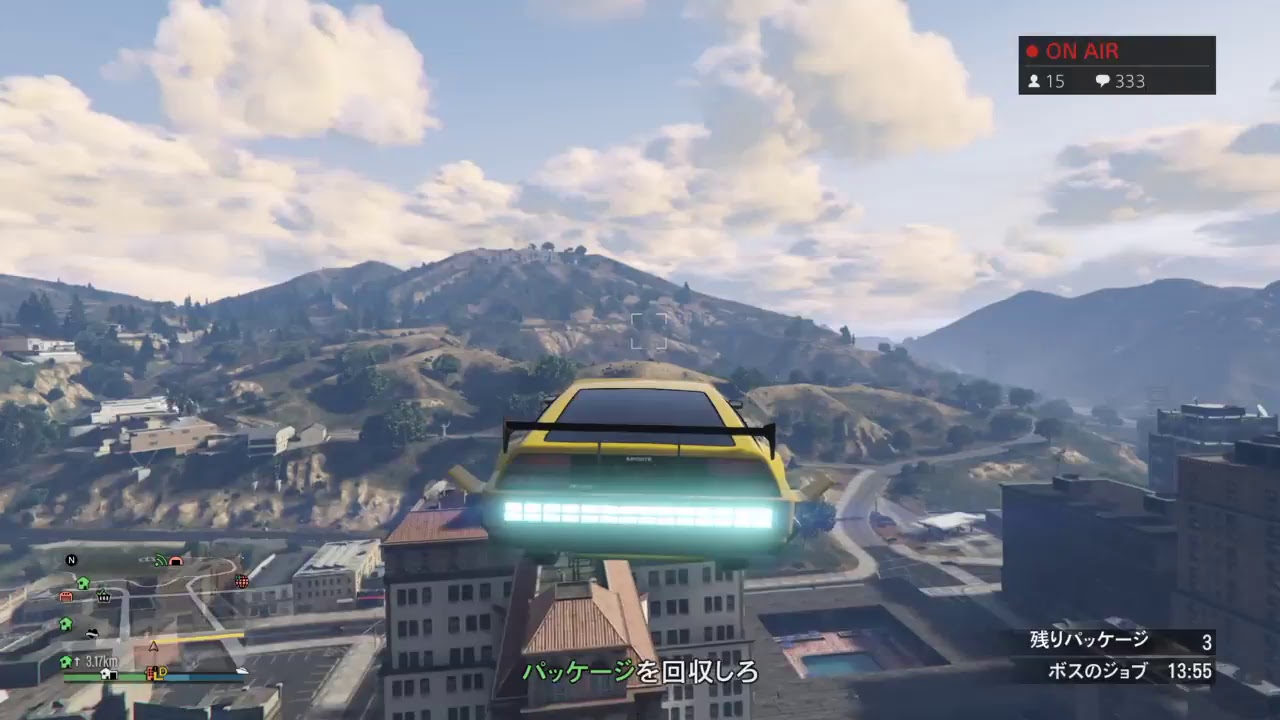Click the player arrow at the minimap center

point(152,646)
